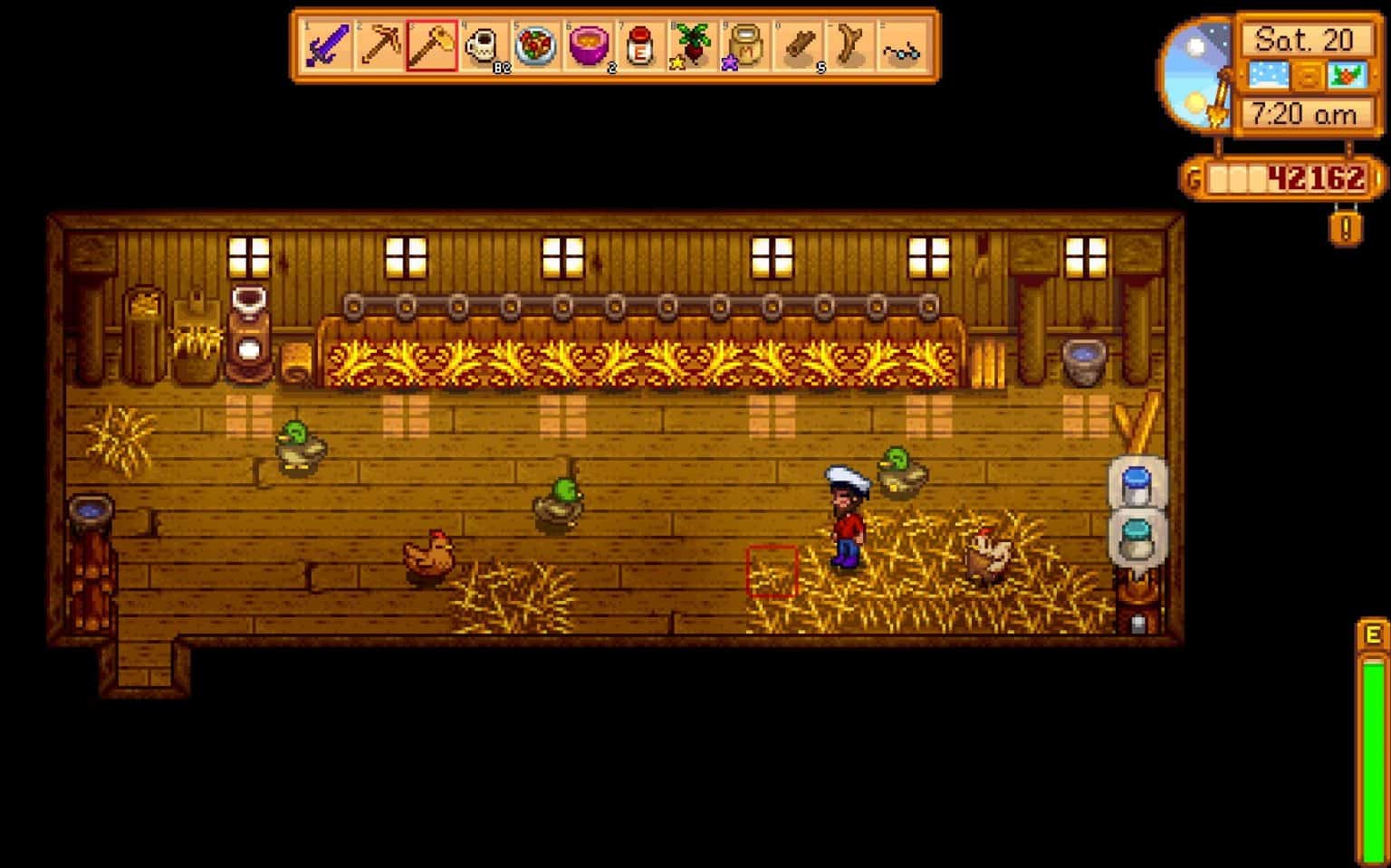Screen dimensions: 1391x868
Task: Click the red highlighted floor tile
Action: pos(772,571)
